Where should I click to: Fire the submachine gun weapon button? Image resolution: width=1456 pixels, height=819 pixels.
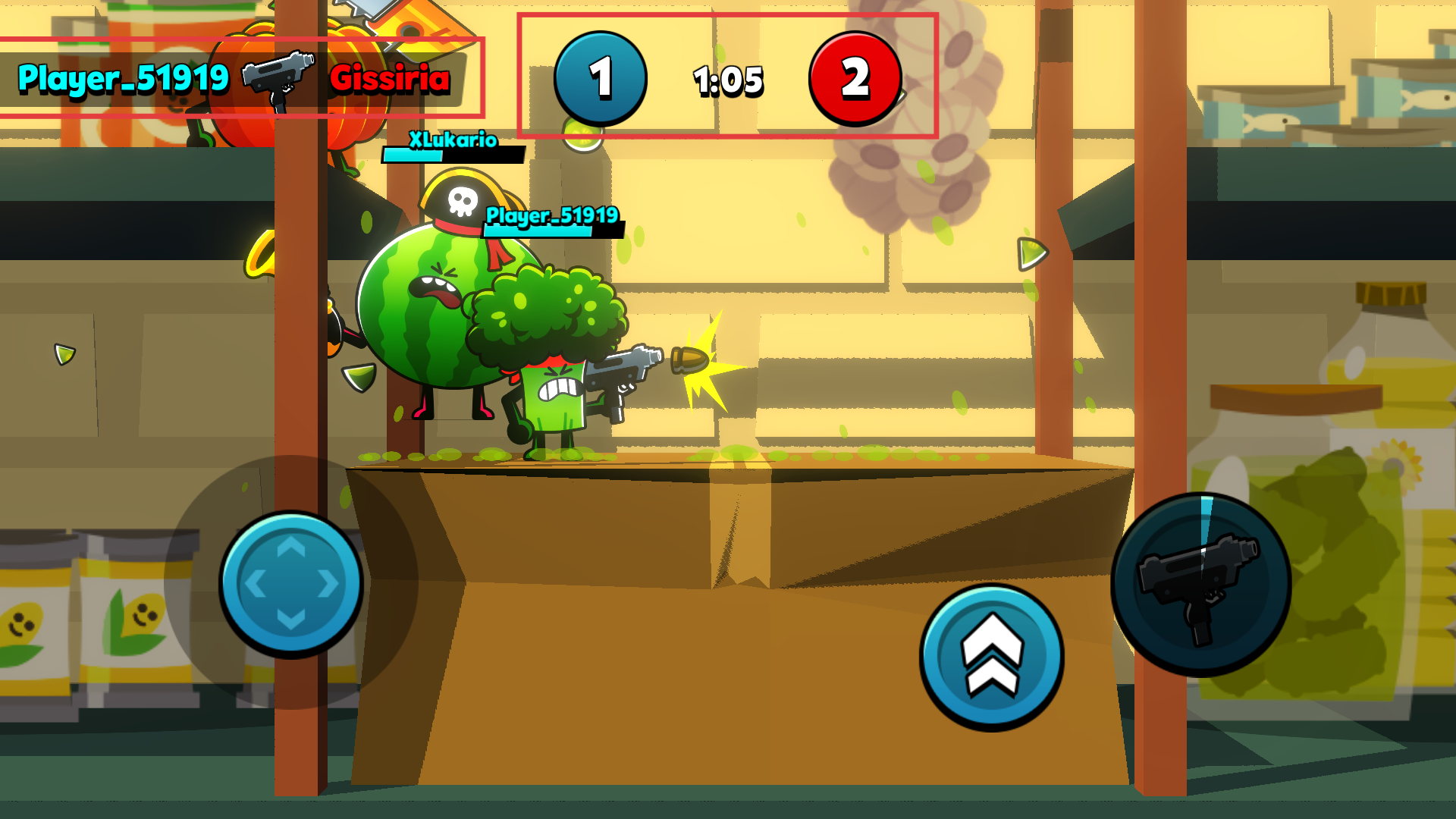coord(1200,585)
